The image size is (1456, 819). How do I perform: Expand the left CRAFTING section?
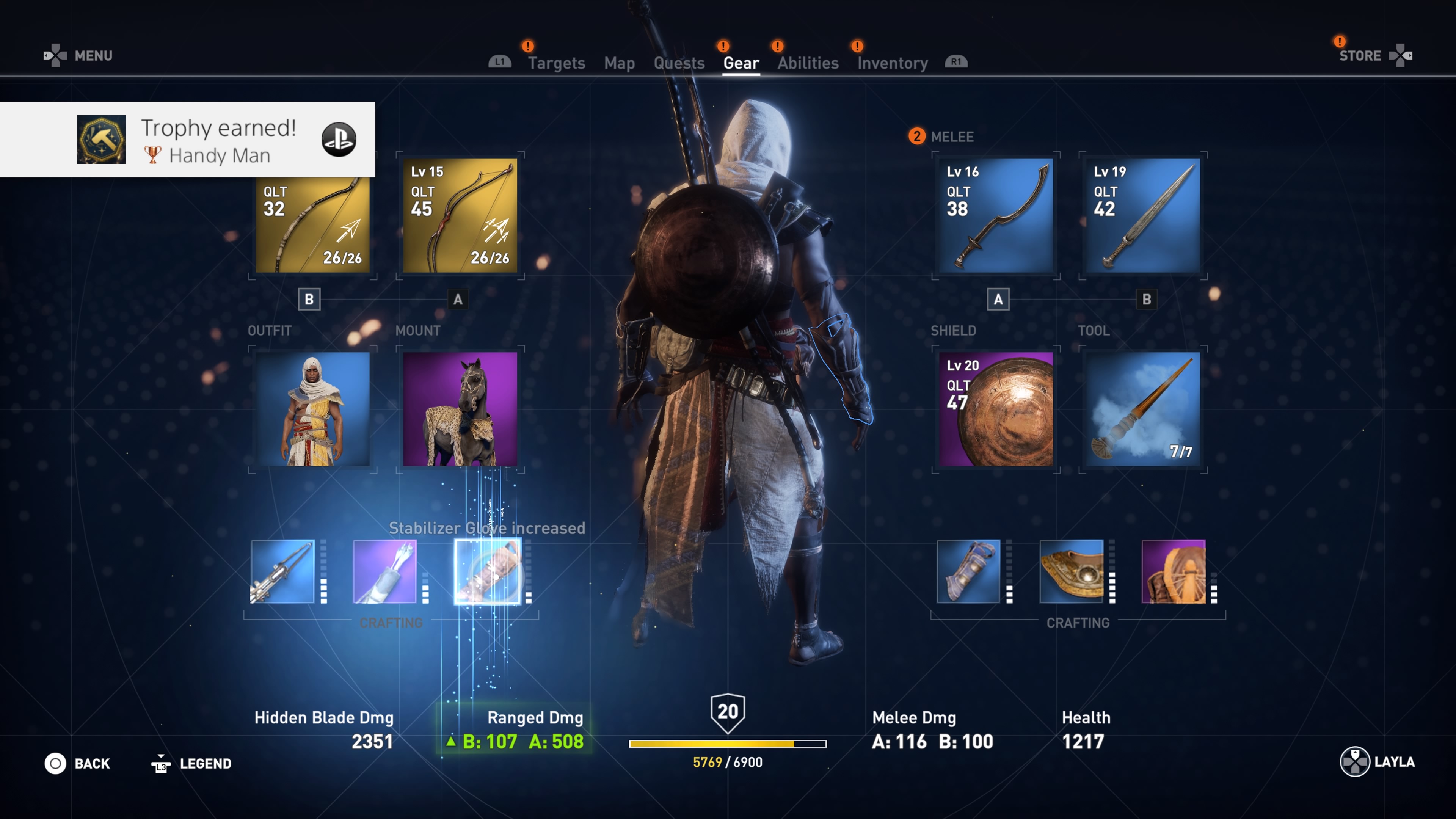pyautogui.click(x=391, y=623)
